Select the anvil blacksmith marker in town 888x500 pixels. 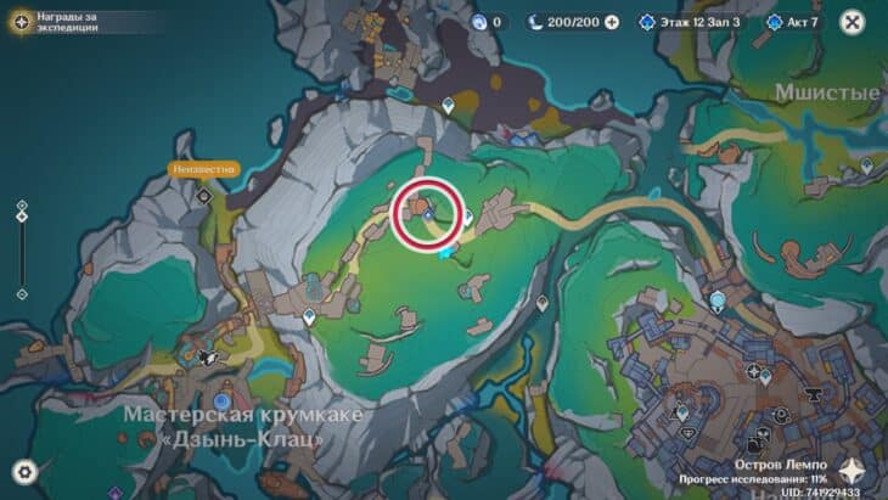point(813,394)
